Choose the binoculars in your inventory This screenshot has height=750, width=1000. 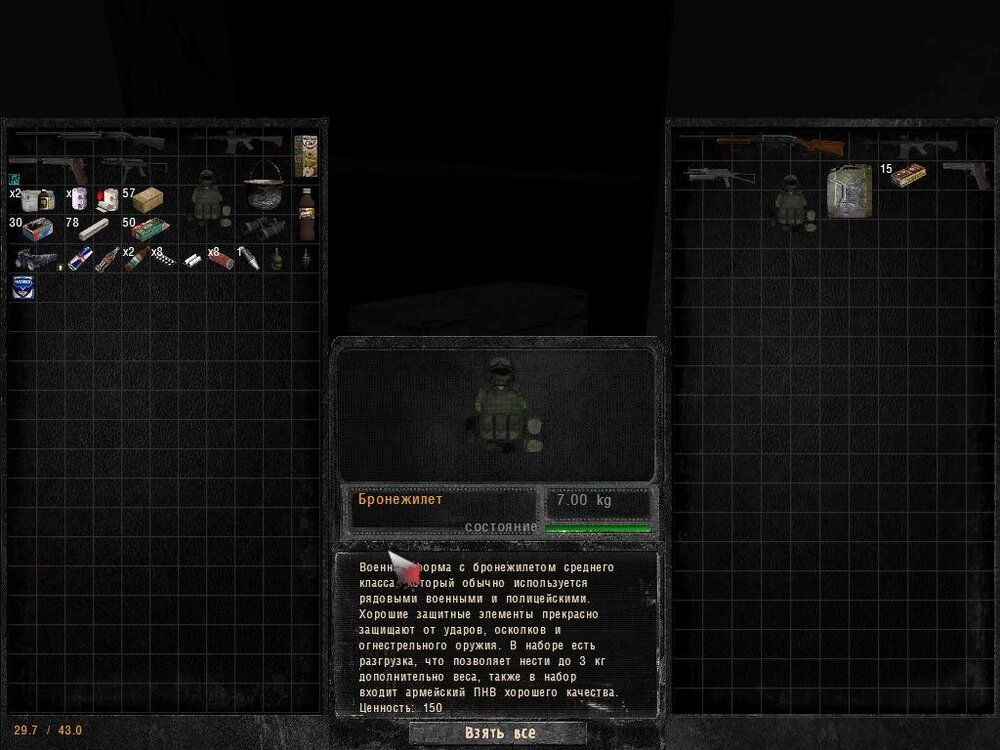(x=263, y=227)
